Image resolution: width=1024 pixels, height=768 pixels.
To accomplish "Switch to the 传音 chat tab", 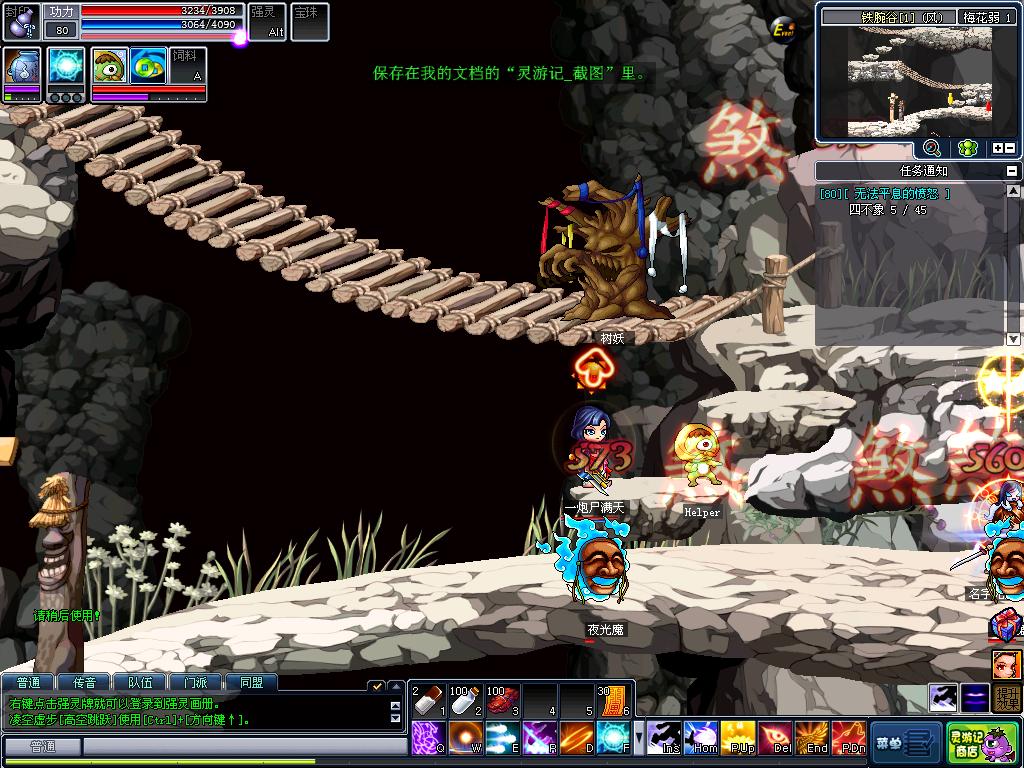I will 90,683.
